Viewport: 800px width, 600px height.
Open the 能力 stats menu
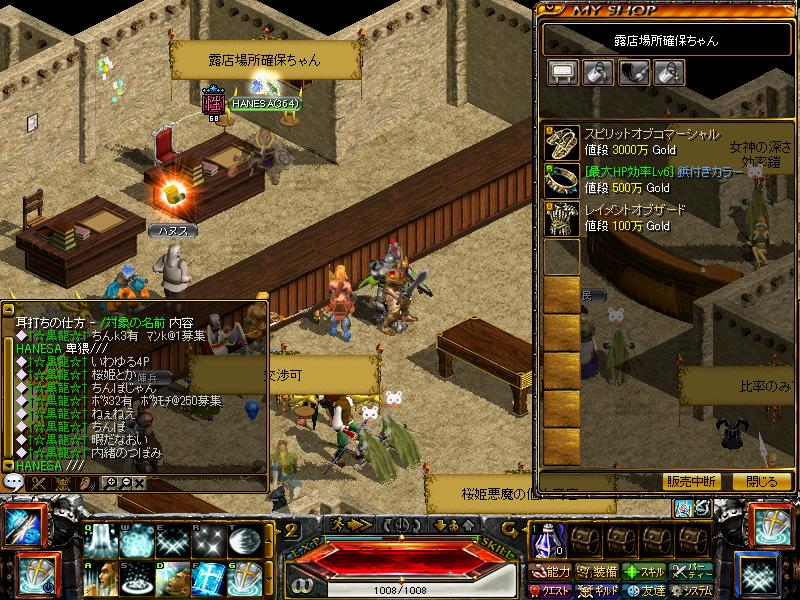[x=551, y=572]
